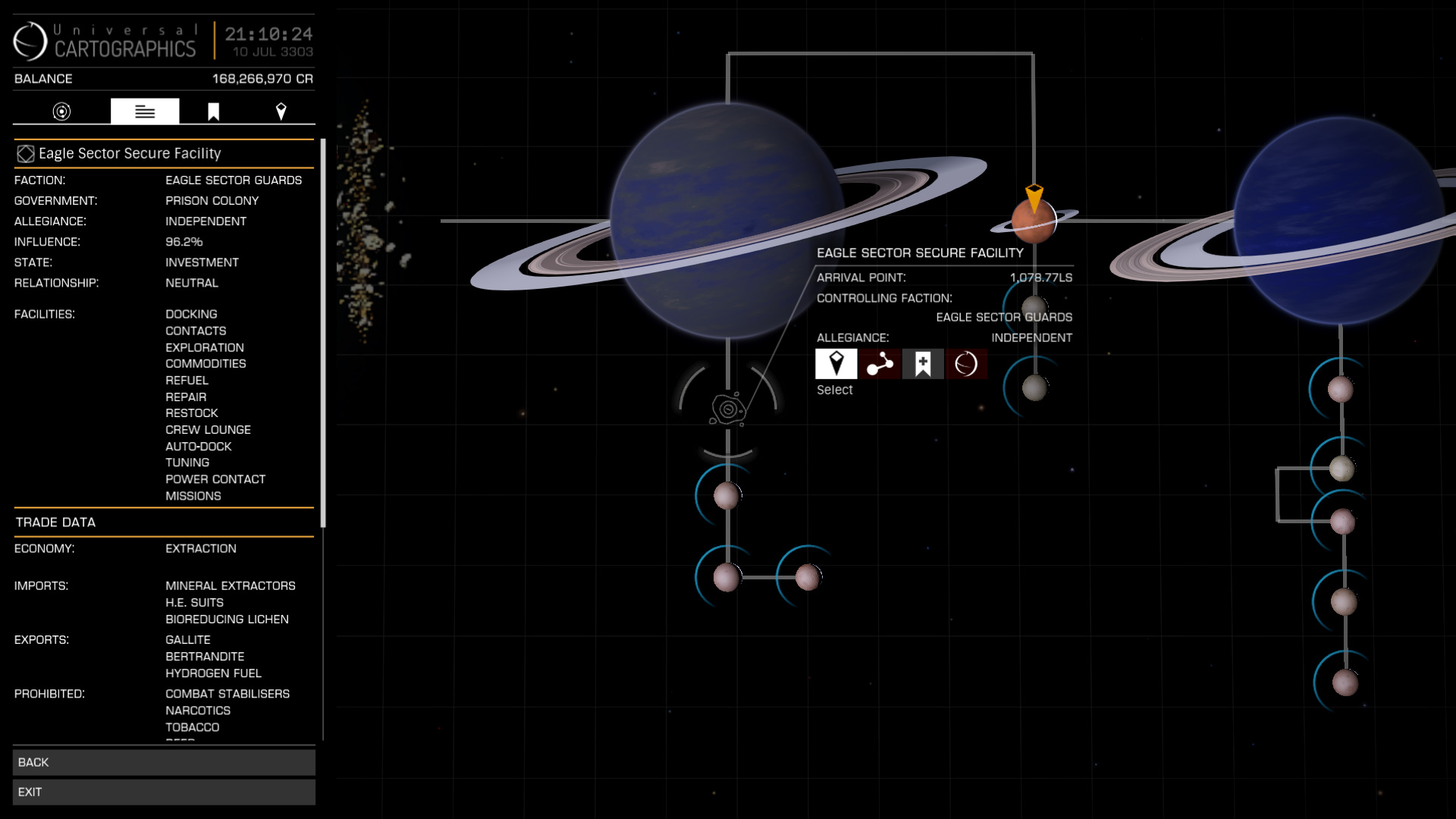Switch to the bookmarks tab
This screenshot has width=1456, height=819.
(213, 111)
